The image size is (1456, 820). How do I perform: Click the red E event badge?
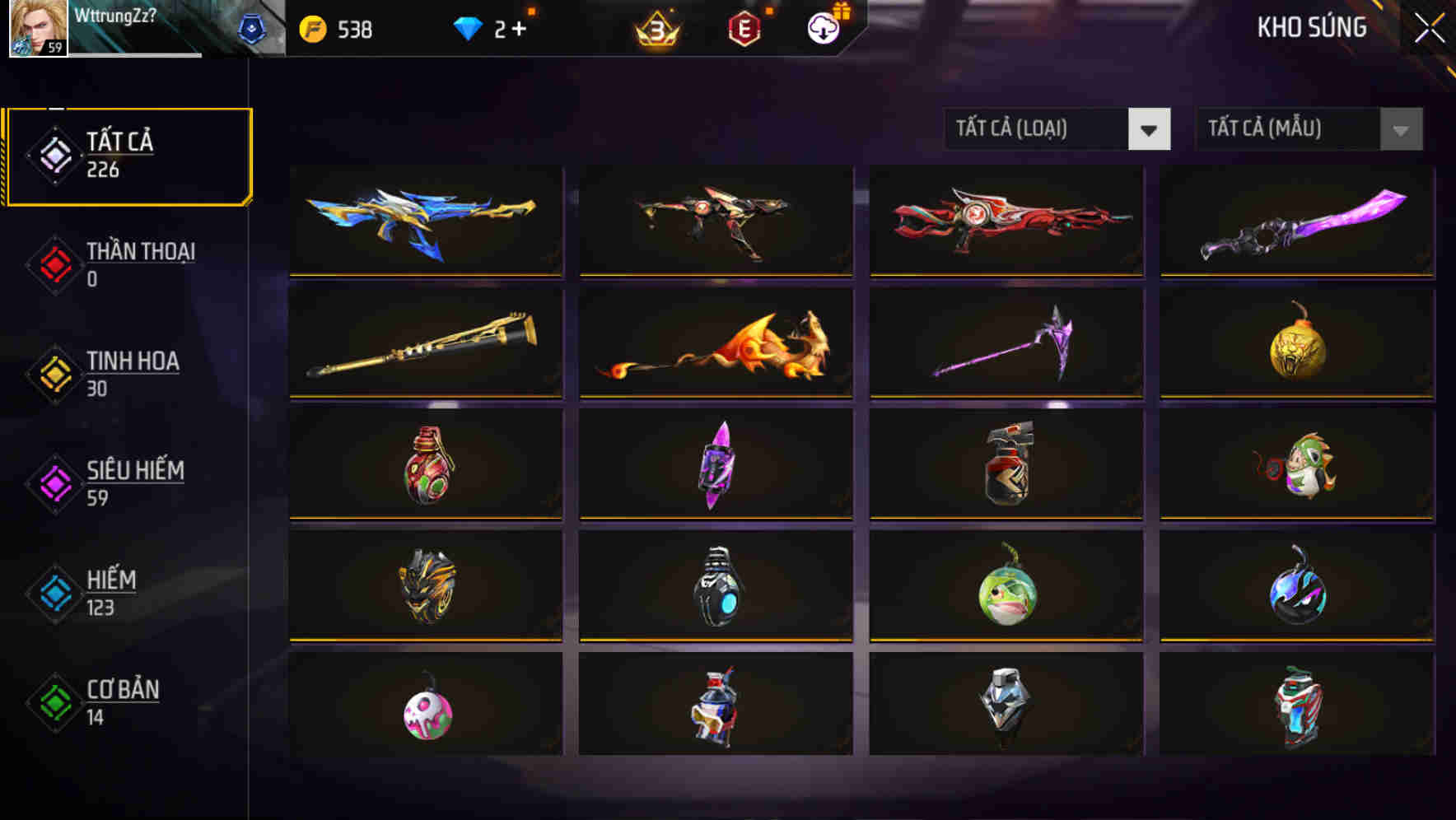[x=745, y=29]
